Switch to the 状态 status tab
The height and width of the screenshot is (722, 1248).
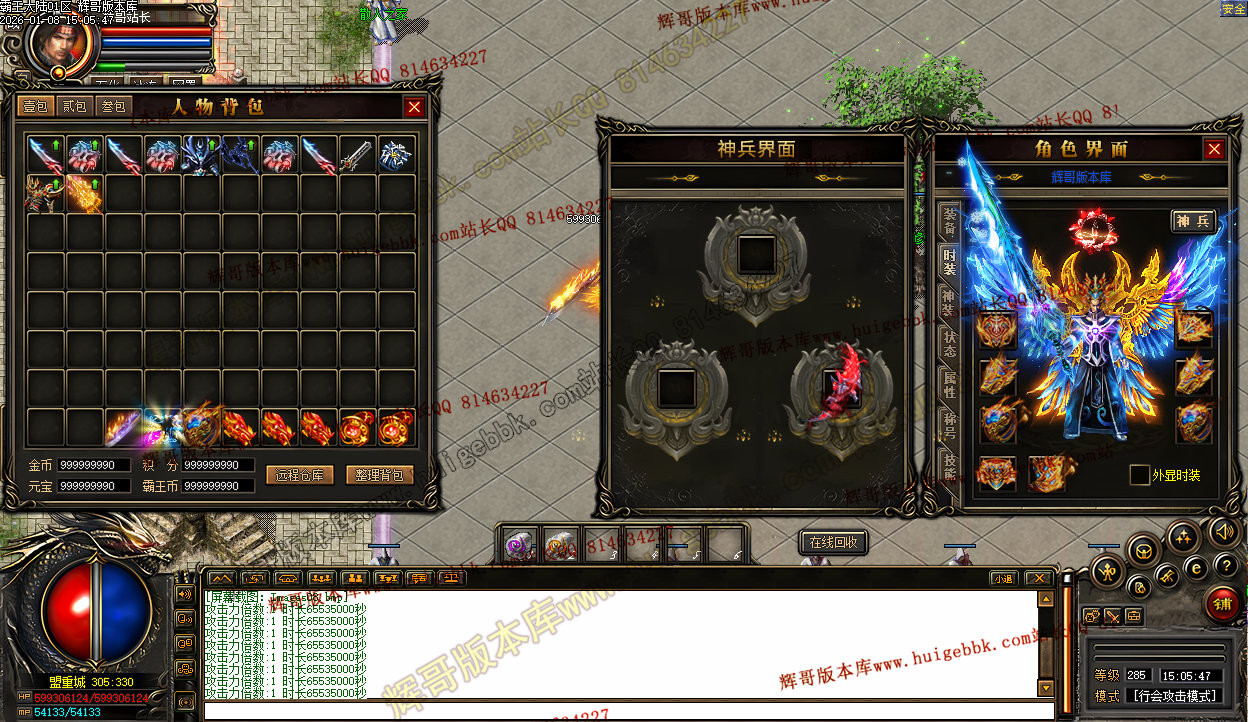tap(949, 344)
